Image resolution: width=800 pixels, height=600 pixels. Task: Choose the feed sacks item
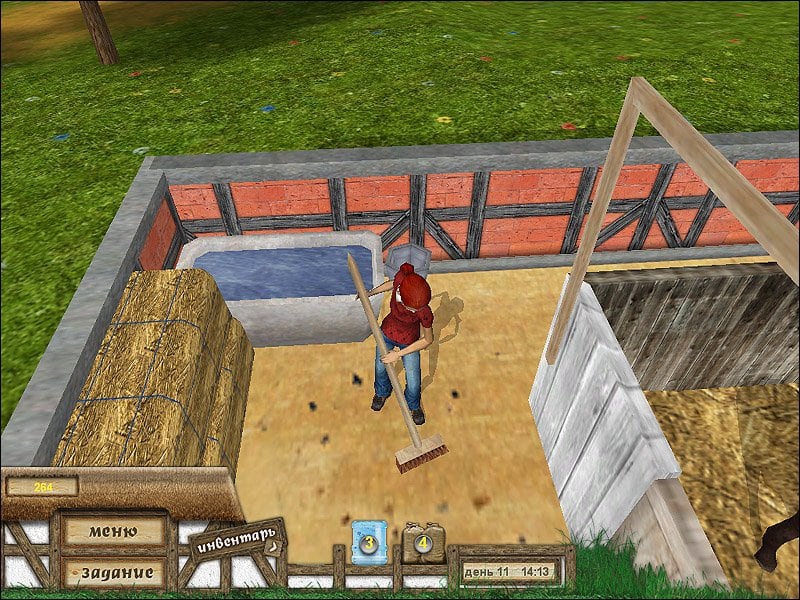(x=418, y=543)
